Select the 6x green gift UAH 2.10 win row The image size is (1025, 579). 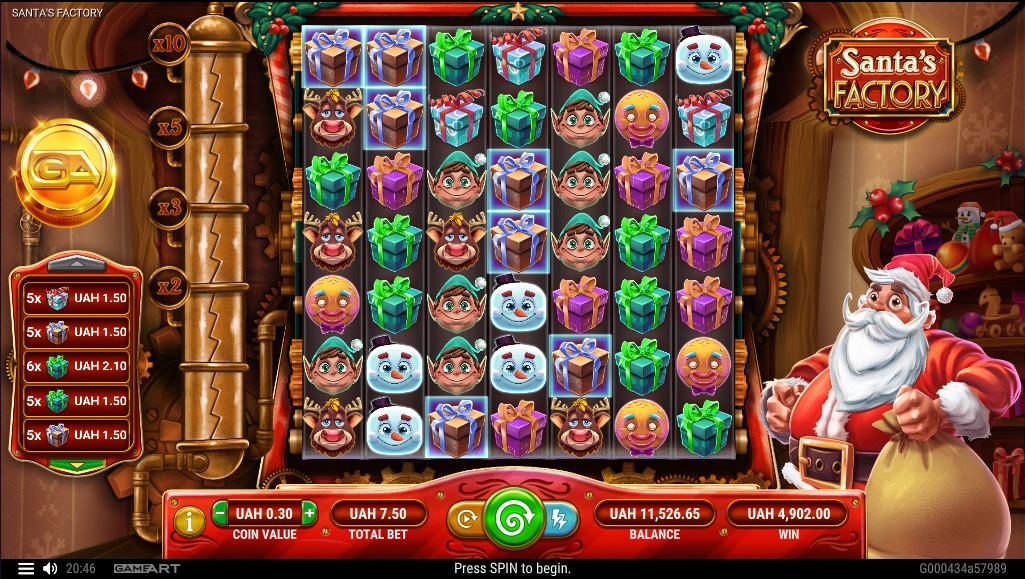pos(77,366)
